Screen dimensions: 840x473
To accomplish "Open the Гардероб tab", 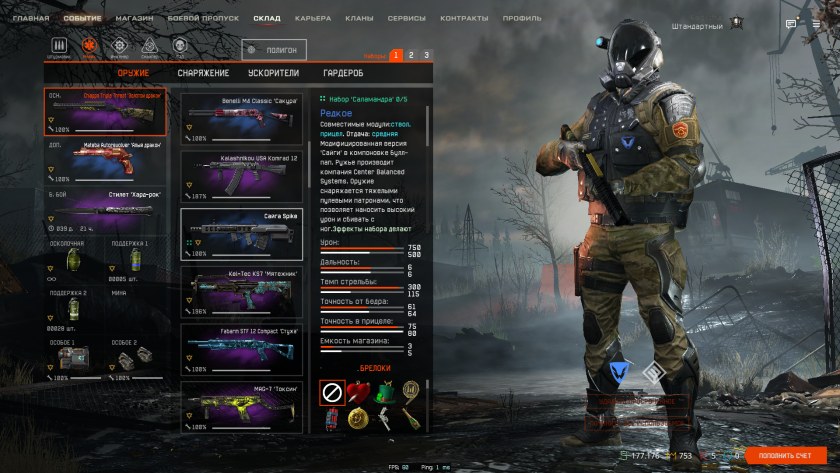I will (x=342, y=73).
